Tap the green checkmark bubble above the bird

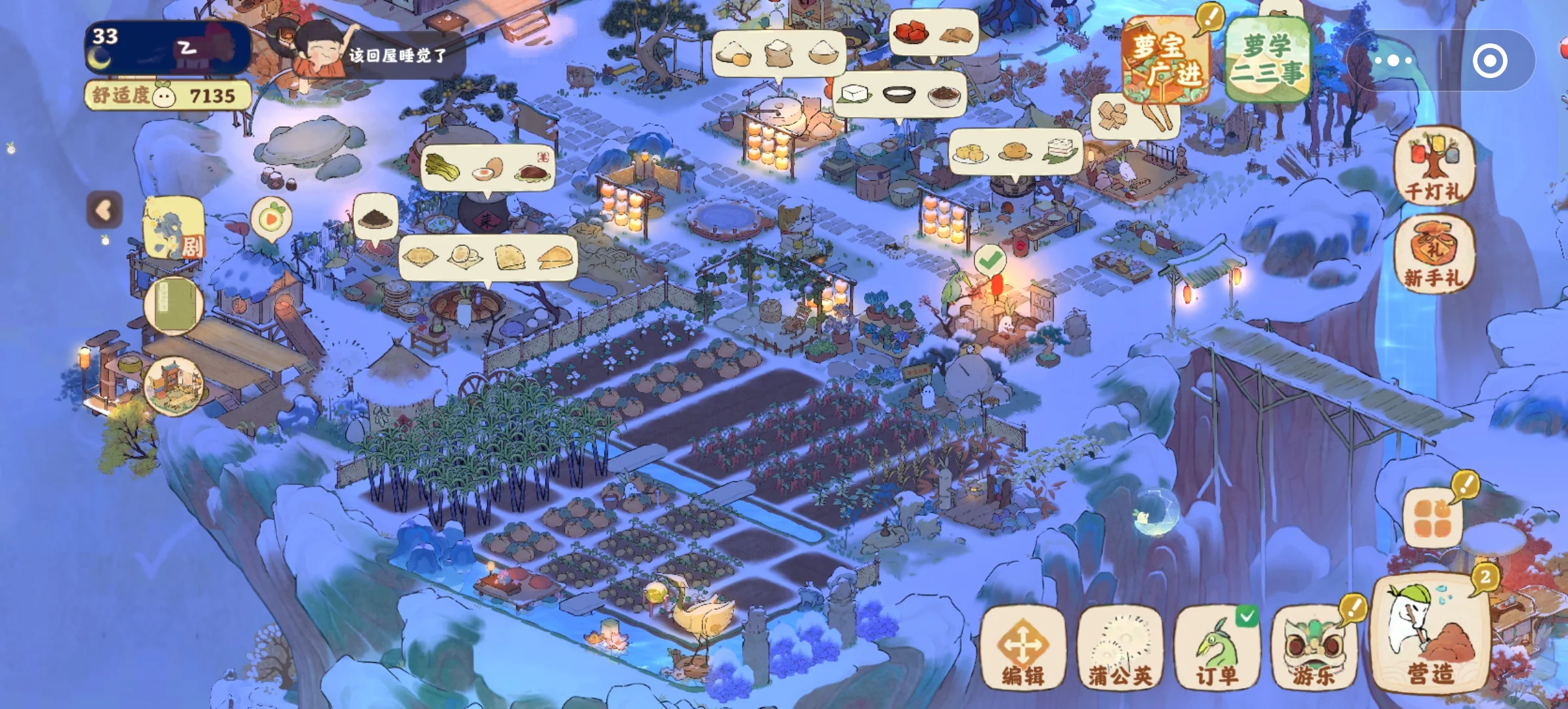point(990,261)
